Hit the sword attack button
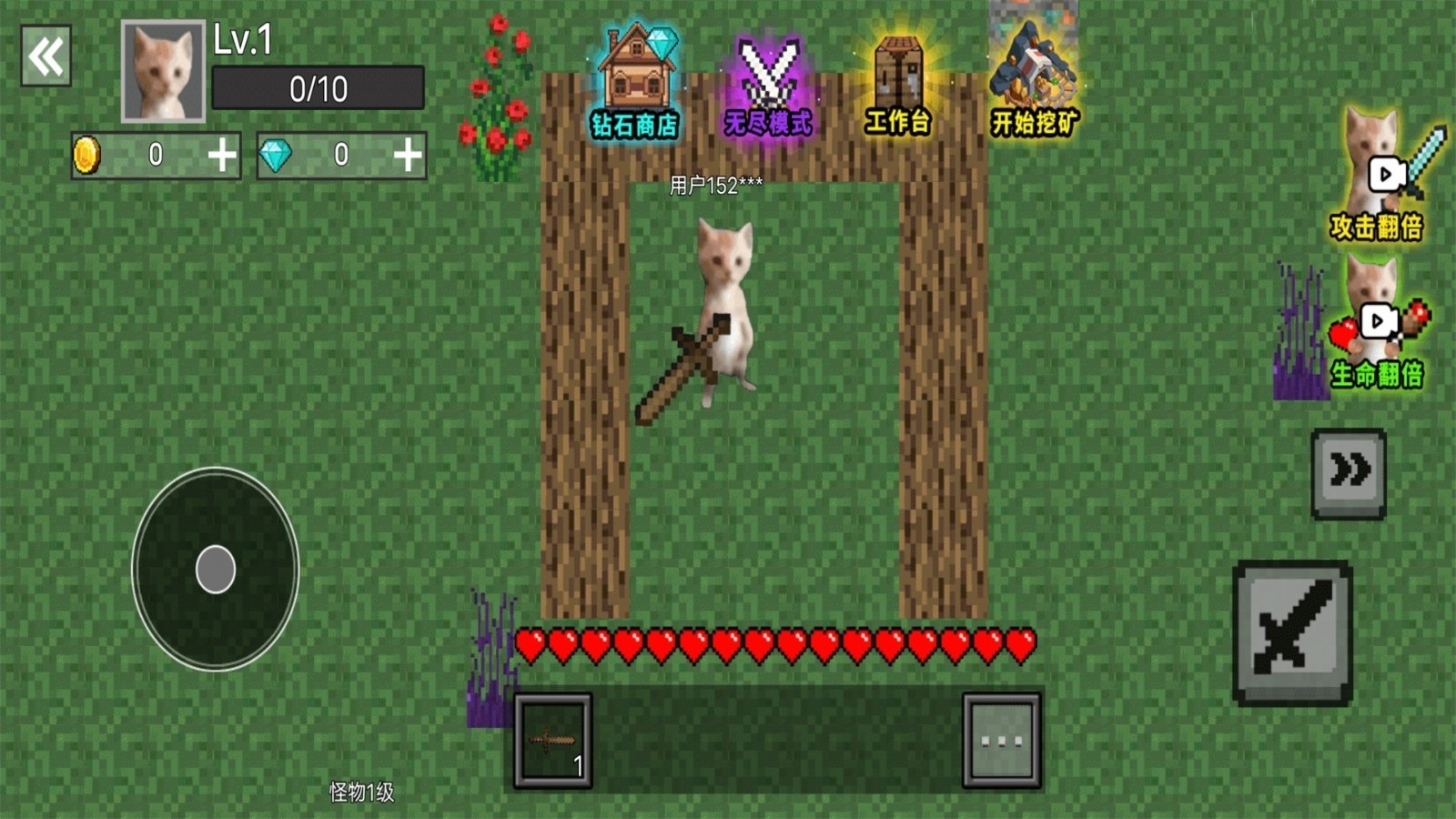The height and width of the screenshot is (819, 1456). coord(1292,632)
